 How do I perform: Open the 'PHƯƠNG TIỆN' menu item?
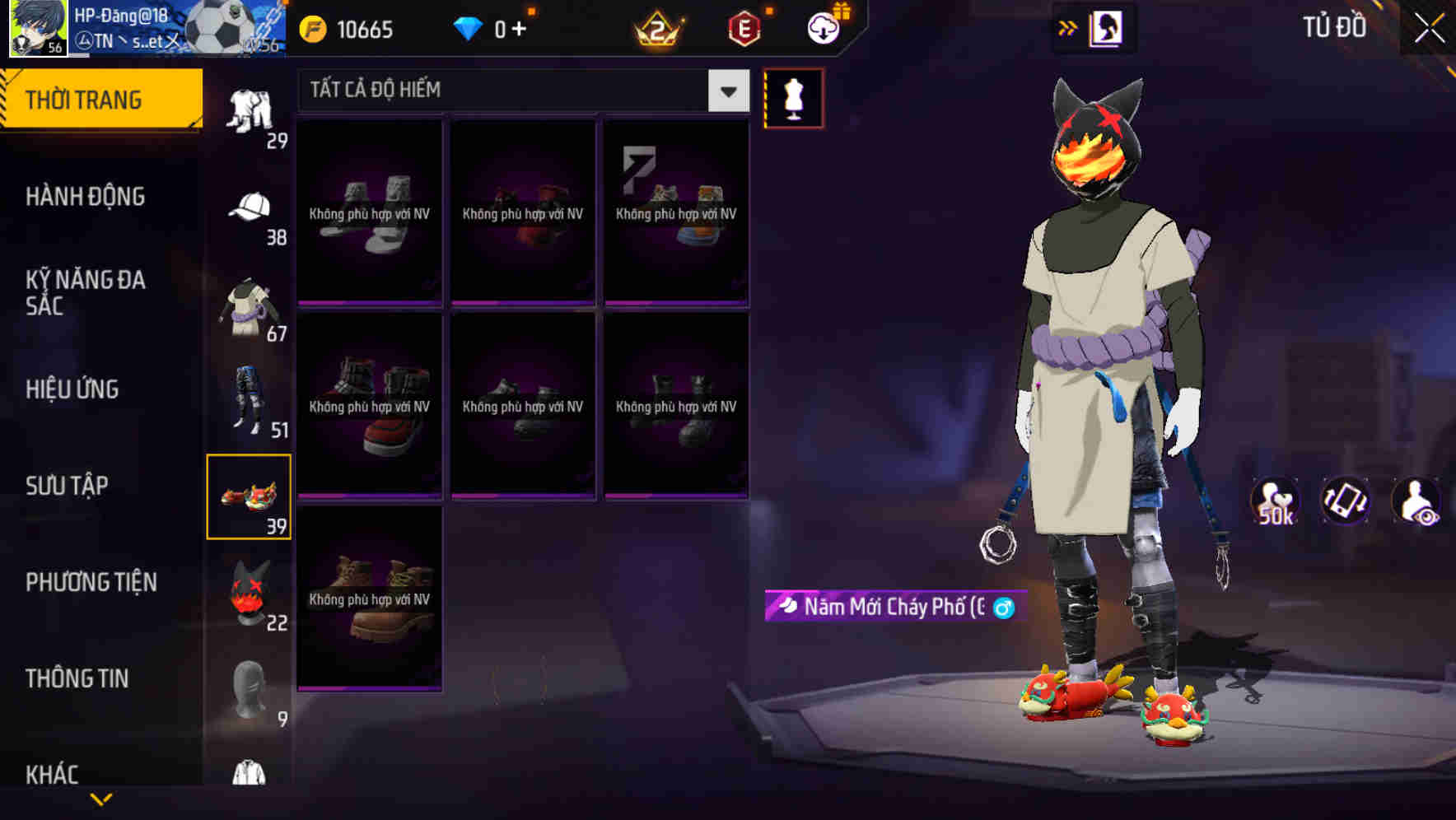[91, 582]
